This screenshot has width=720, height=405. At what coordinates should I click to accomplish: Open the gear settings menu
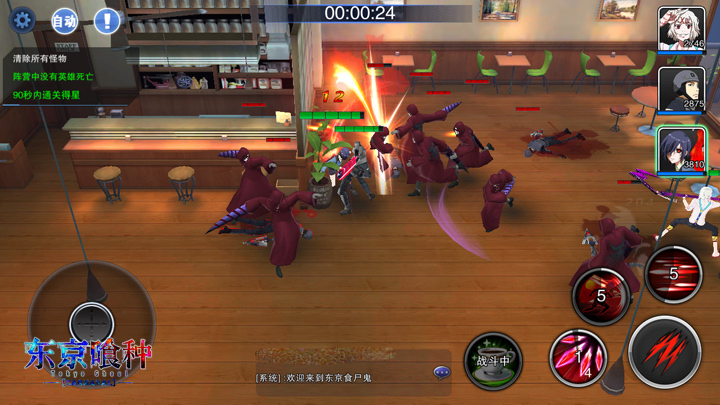(22, 19)
